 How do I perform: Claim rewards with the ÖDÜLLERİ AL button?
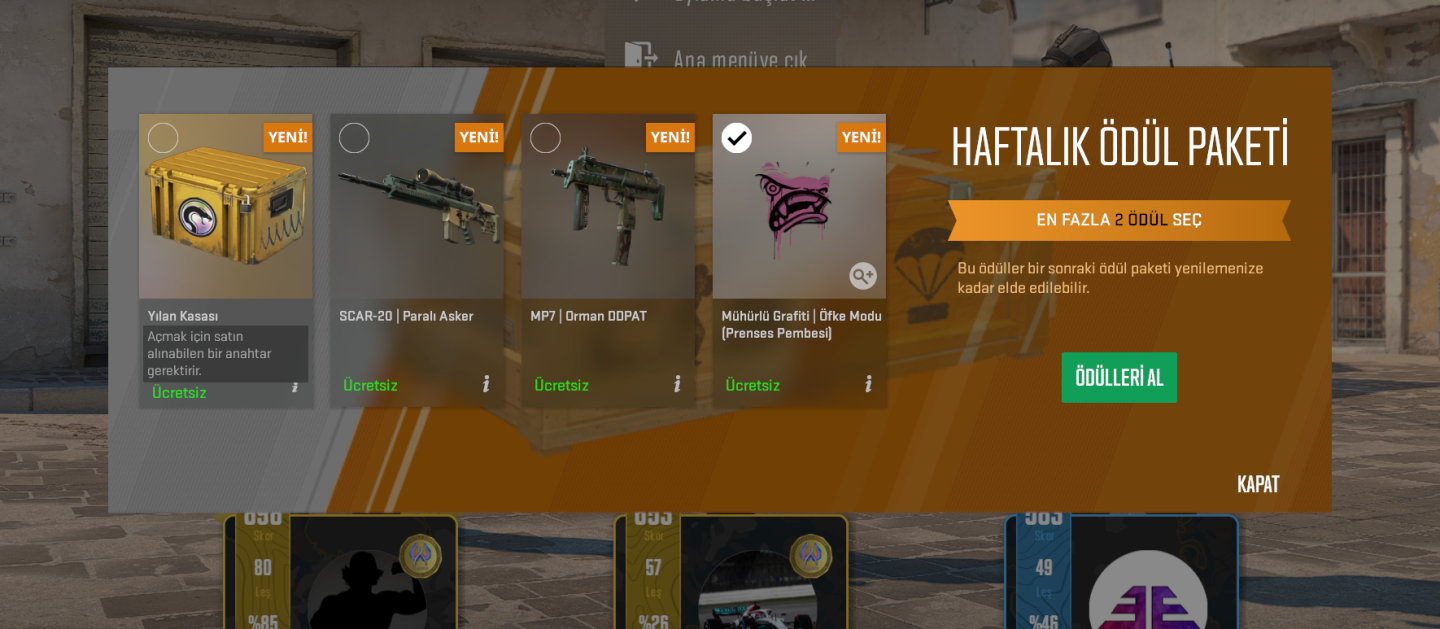click(x=1119, y=377)
